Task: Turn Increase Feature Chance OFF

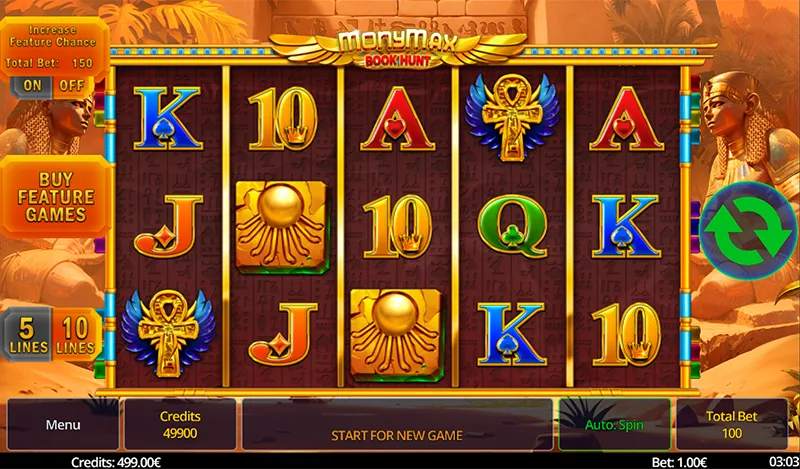Action: coord(72,86)
